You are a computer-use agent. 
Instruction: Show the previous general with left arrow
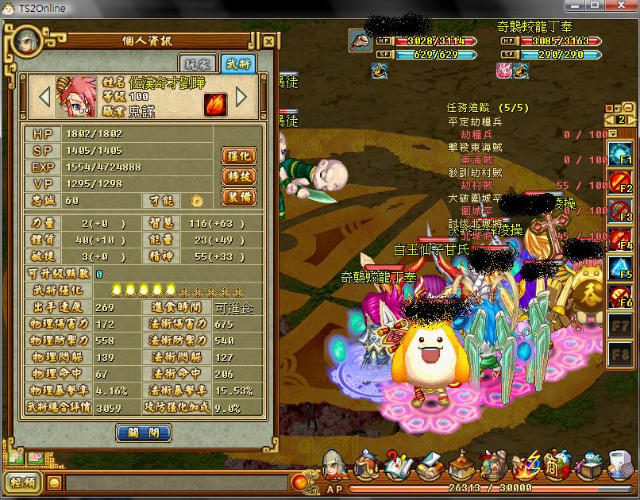[x=43, y=96]
